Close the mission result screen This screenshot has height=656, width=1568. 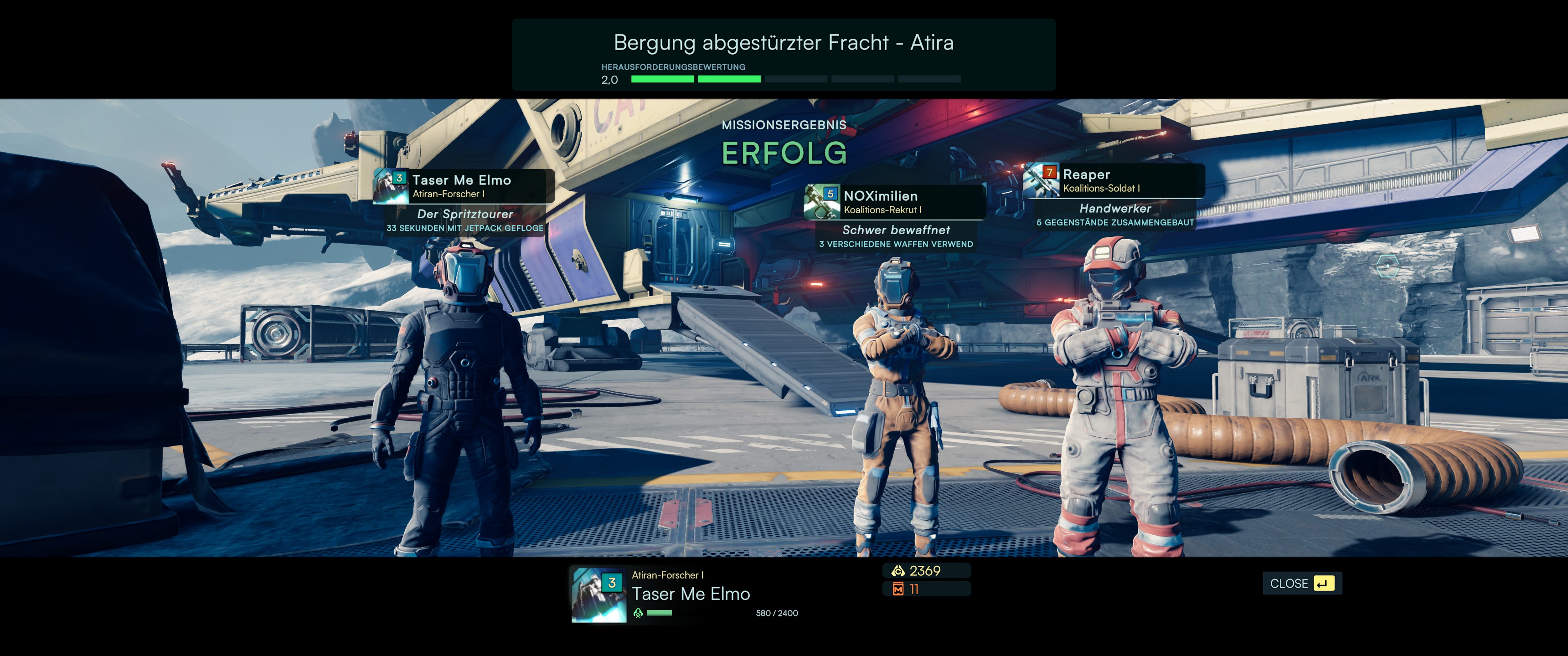click(x=1301, y=583)
